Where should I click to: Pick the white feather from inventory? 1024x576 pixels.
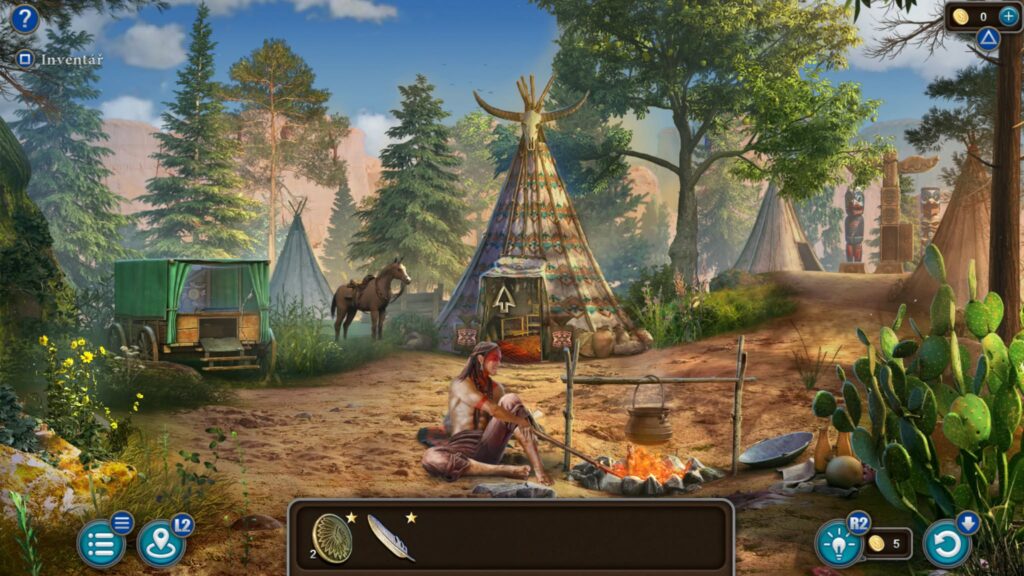click(x=389, y=538)
